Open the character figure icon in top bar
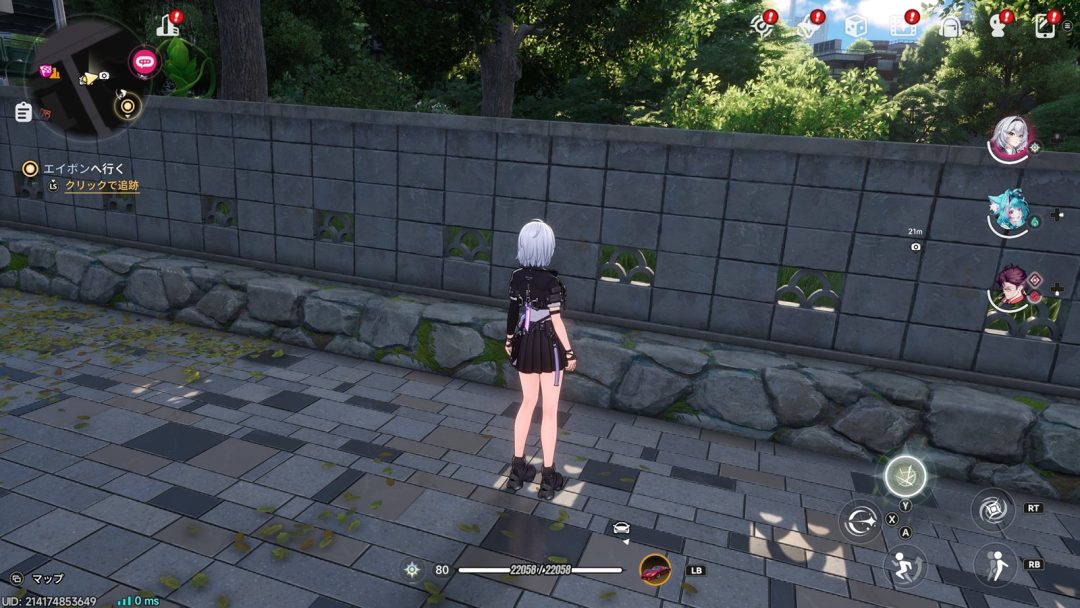This screenshot has height=608, width=1080. 998,27
